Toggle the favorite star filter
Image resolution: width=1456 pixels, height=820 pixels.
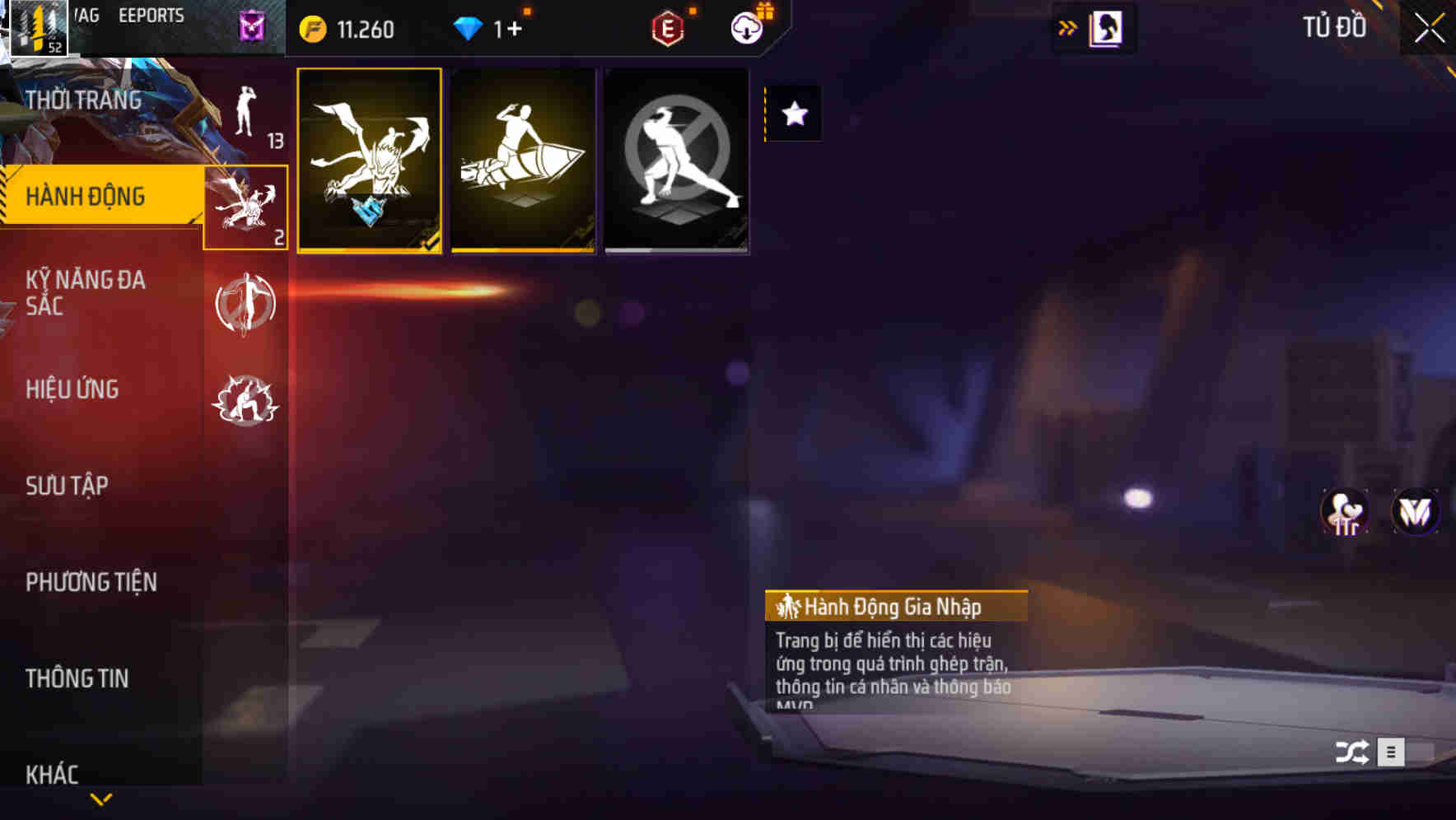(x=793, y=114)
